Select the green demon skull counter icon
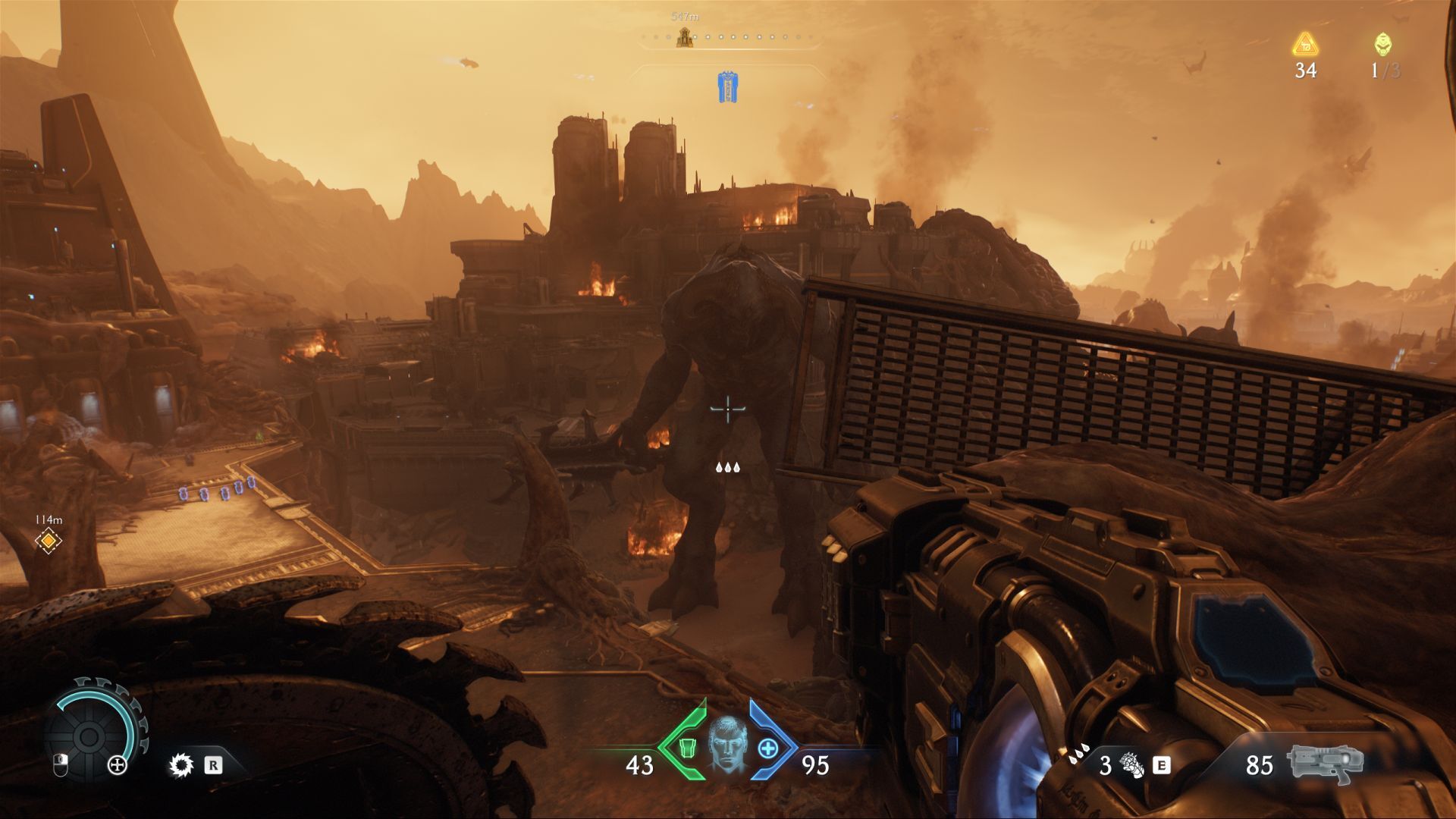This screenshot has width=1456, height=819. [1383, 45]
